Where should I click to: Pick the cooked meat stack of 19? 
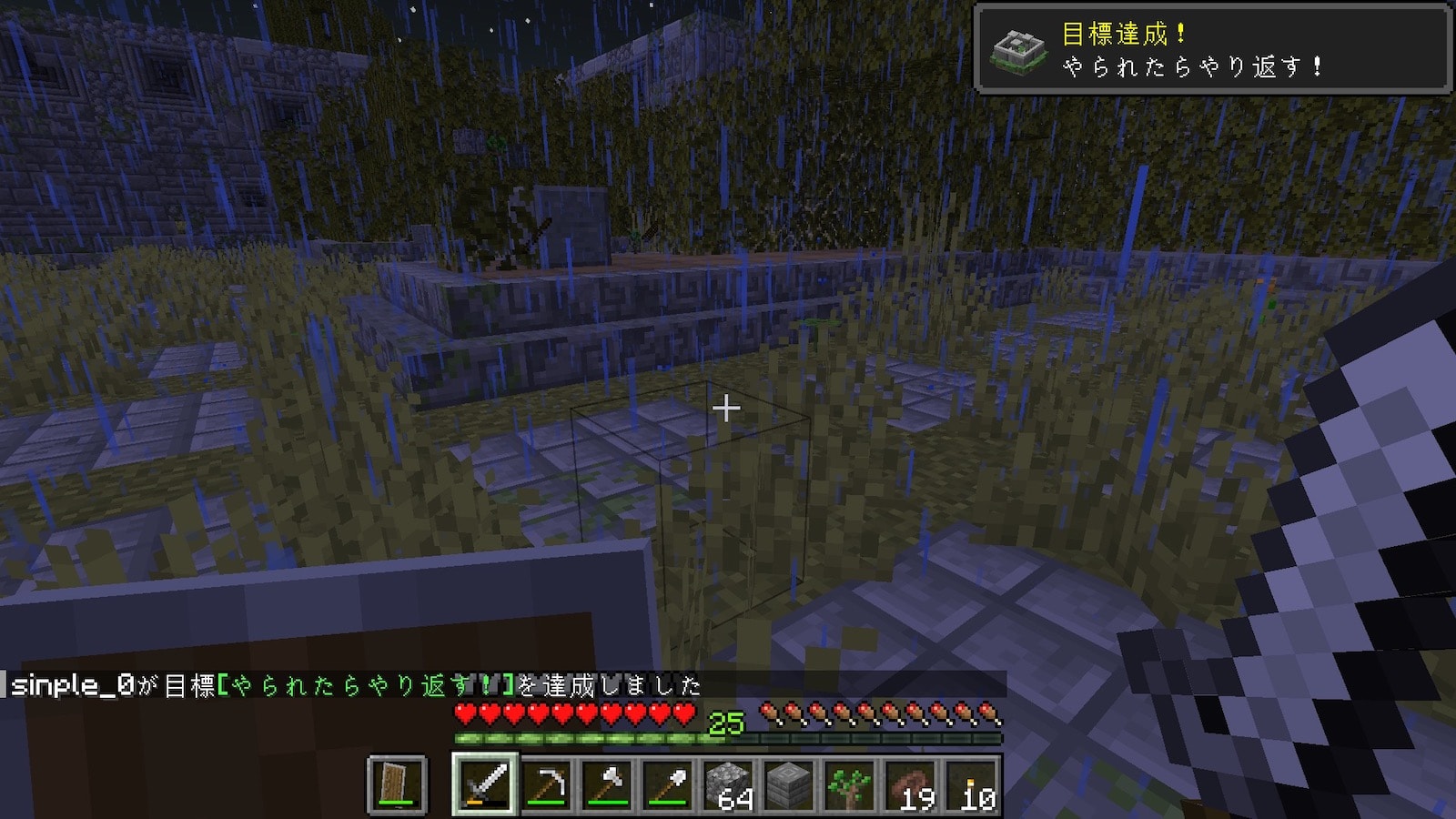[912, 784]
